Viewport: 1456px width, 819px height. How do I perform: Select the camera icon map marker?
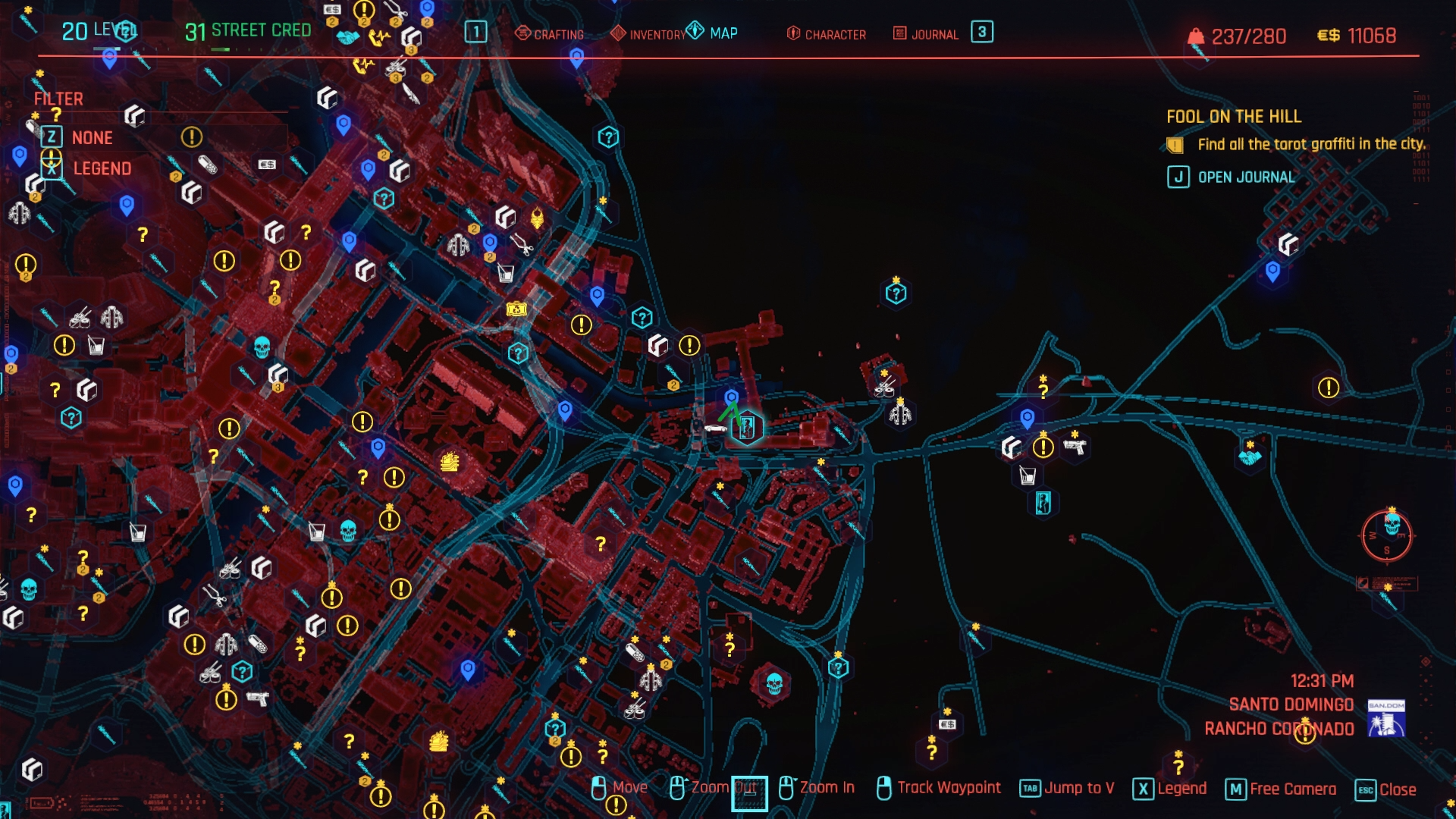point(516,309)
